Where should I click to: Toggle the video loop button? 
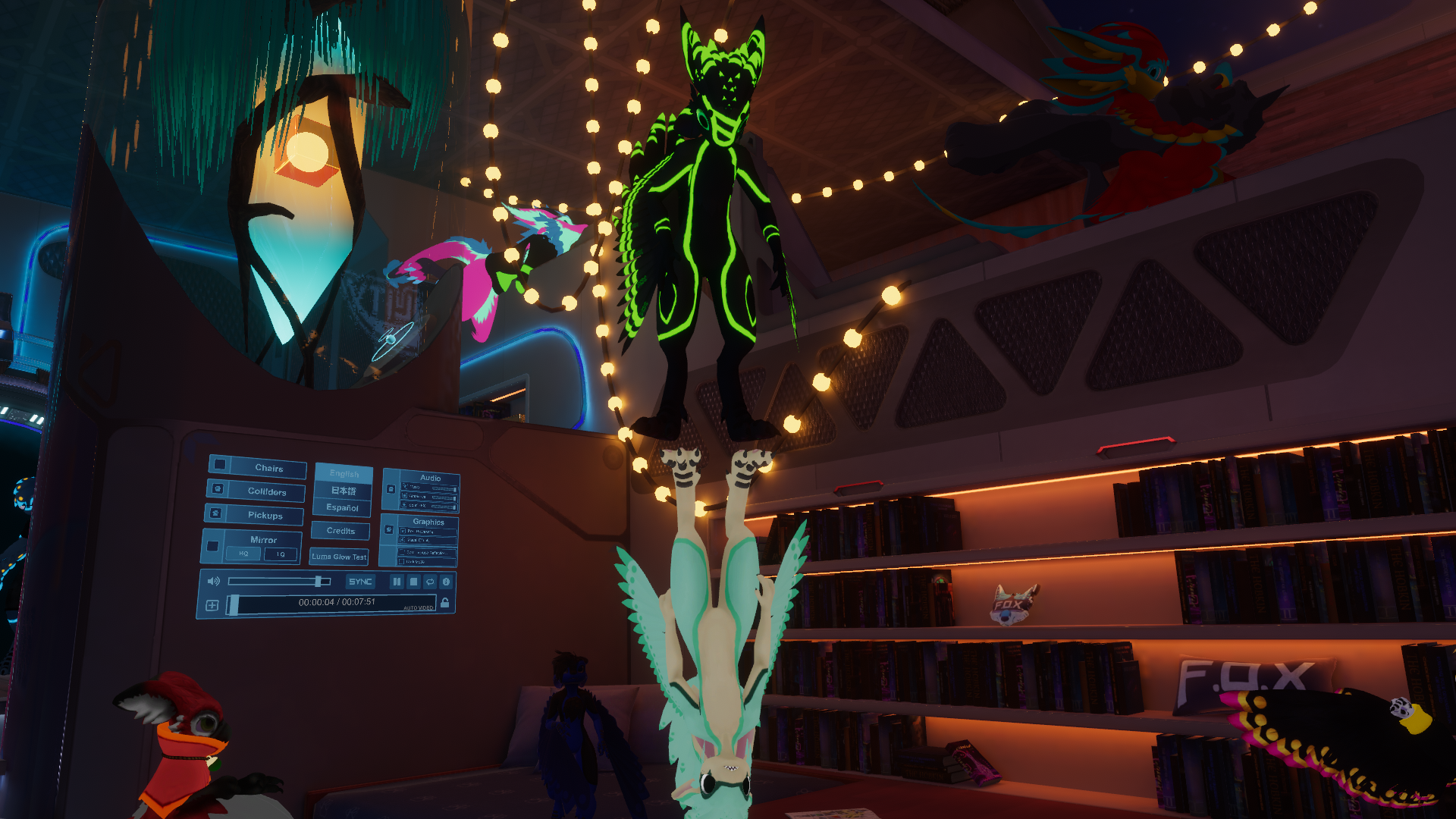(x=430, y=582)
